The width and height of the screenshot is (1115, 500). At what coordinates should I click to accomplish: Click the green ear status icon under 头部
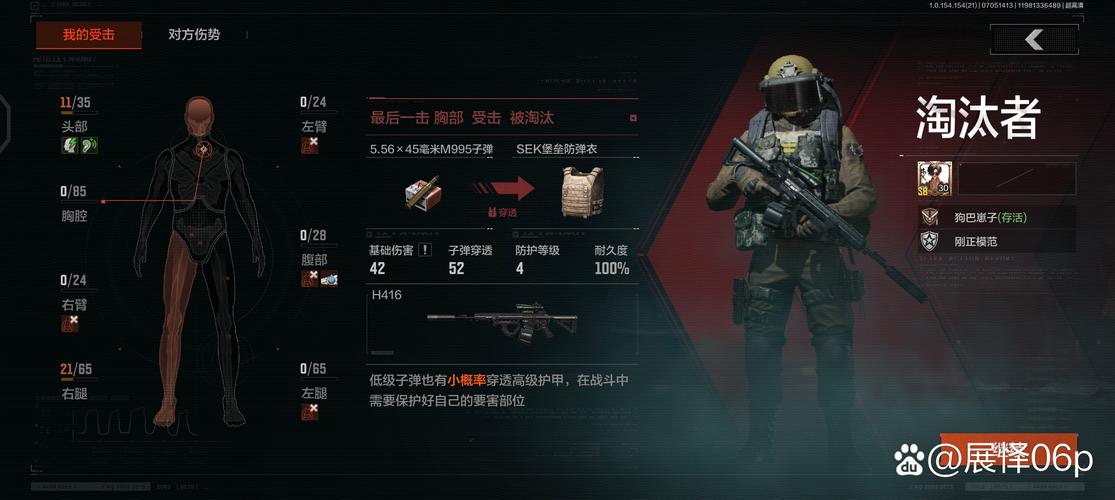pyautogui.click(x=89, y=145)
